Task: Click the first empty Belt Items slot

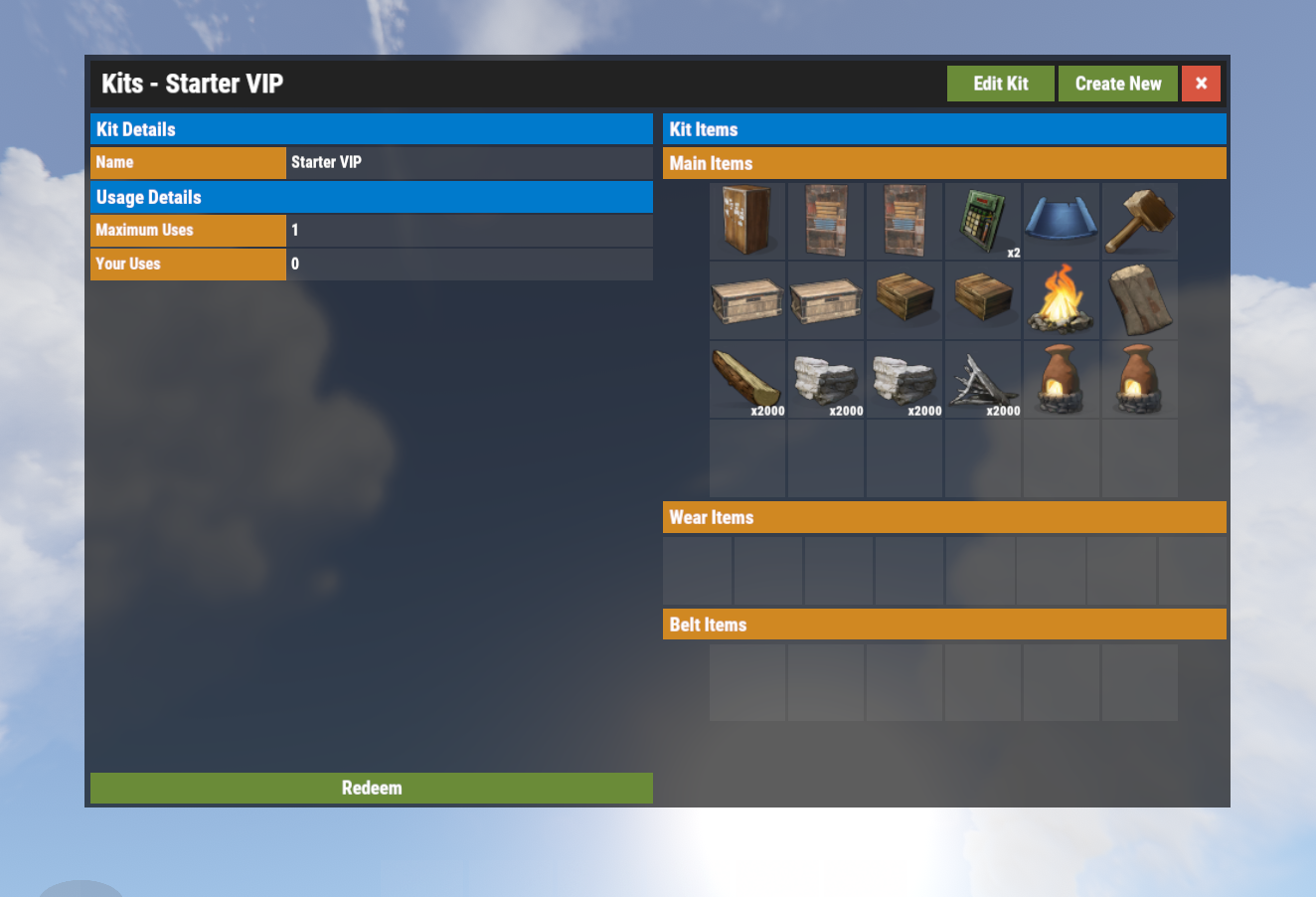Action: pyautogui.click(x=746, y=682)
